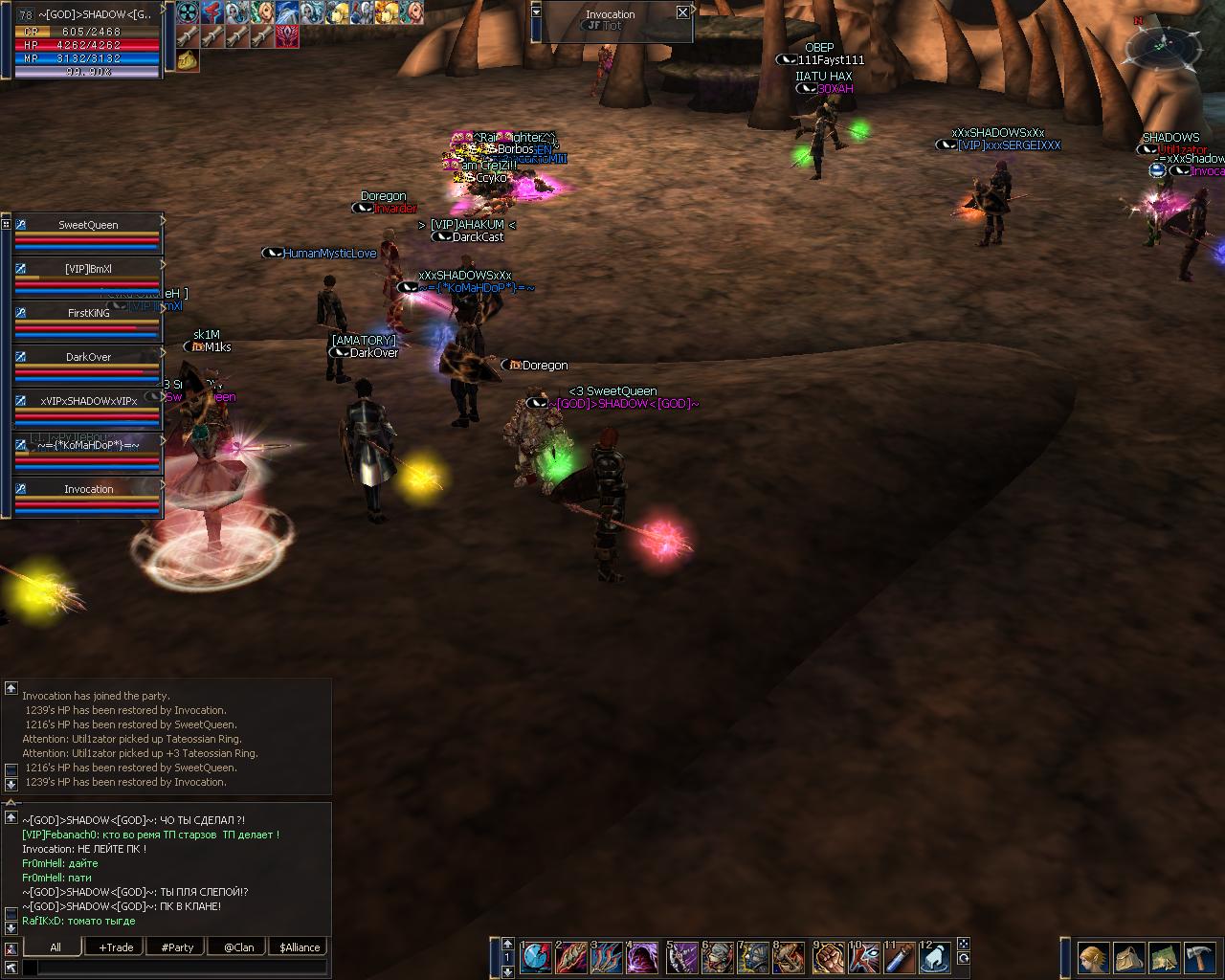Image resolution: width=1225 pixels, height=980 pixels.
Task: Open the map icon in the menu bar
Action: pos(1165,957)
